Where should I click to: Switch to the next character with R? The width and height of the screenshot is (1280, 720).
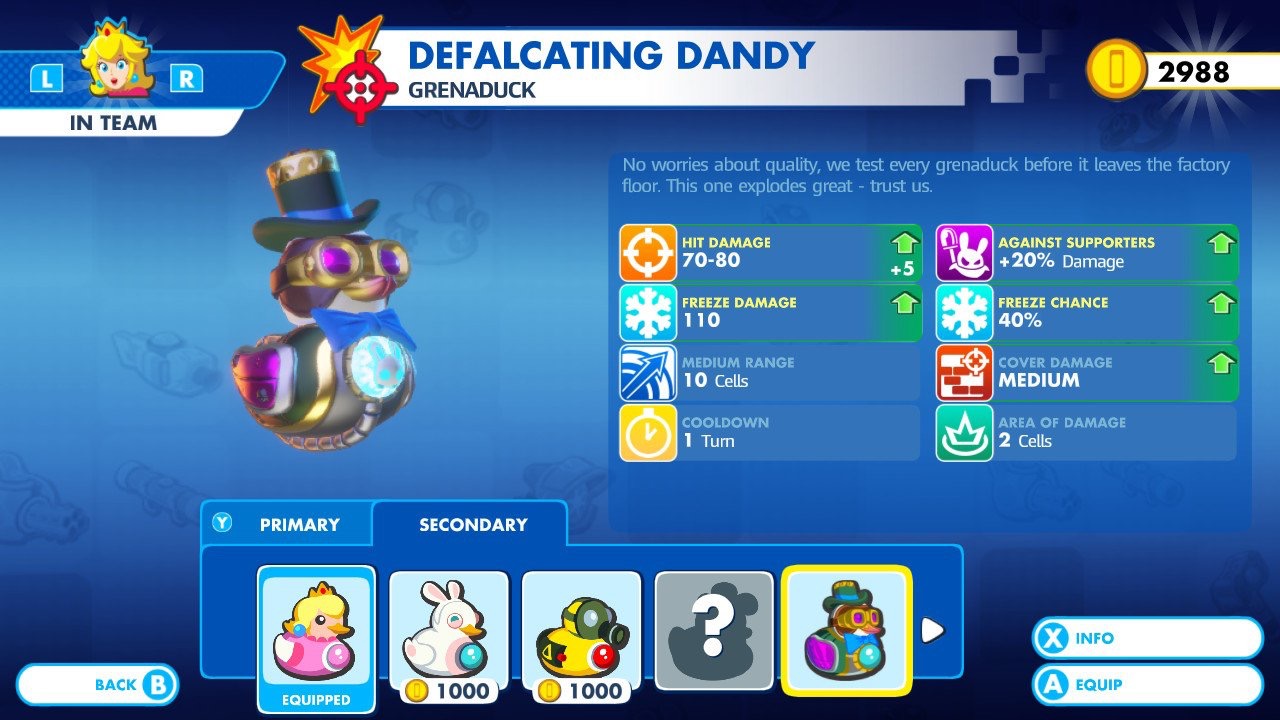click(x=186, y=79)
